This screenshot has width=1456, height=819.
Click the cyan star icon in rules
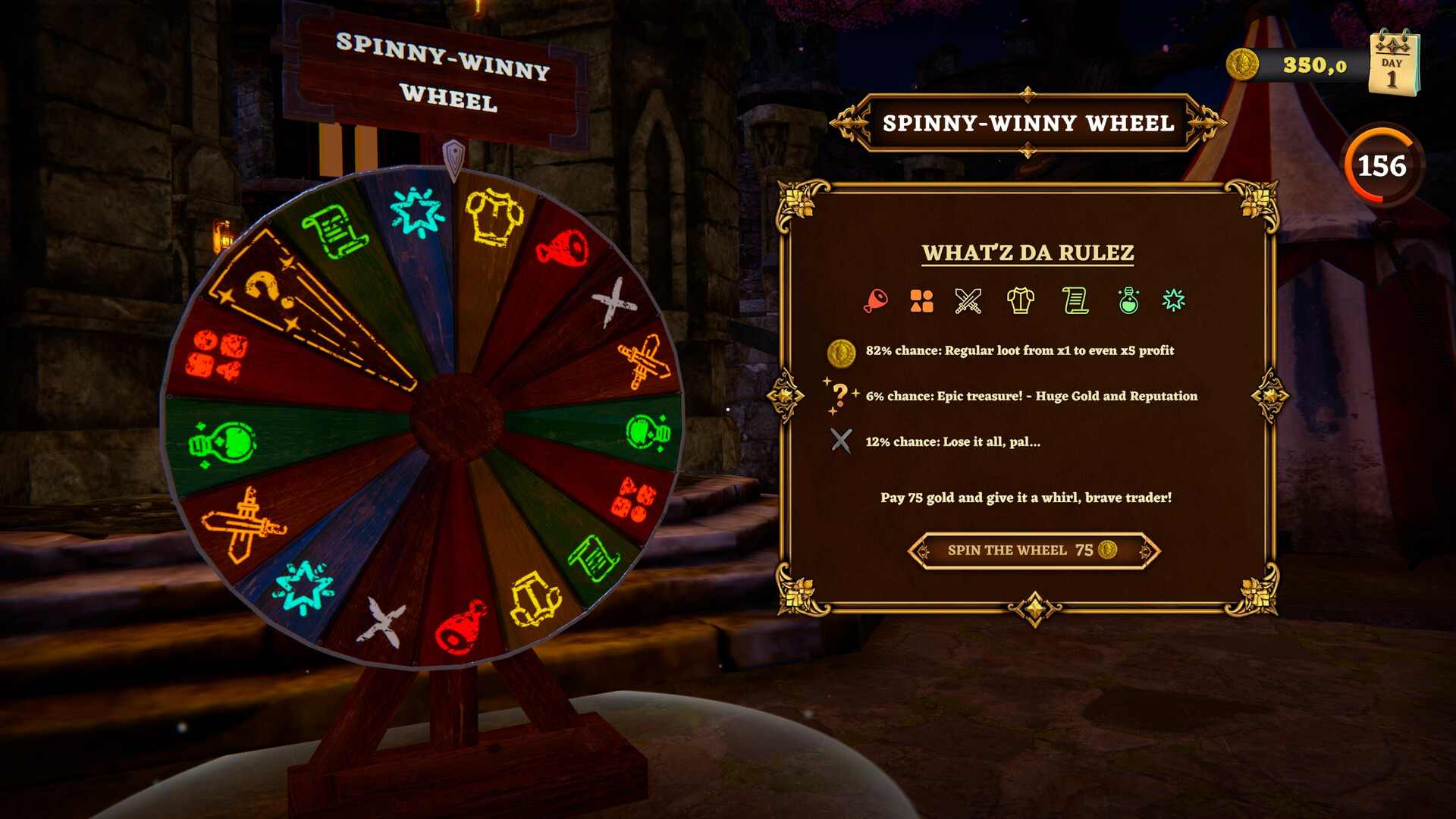pyautogui.click(x=1174, y=301)
